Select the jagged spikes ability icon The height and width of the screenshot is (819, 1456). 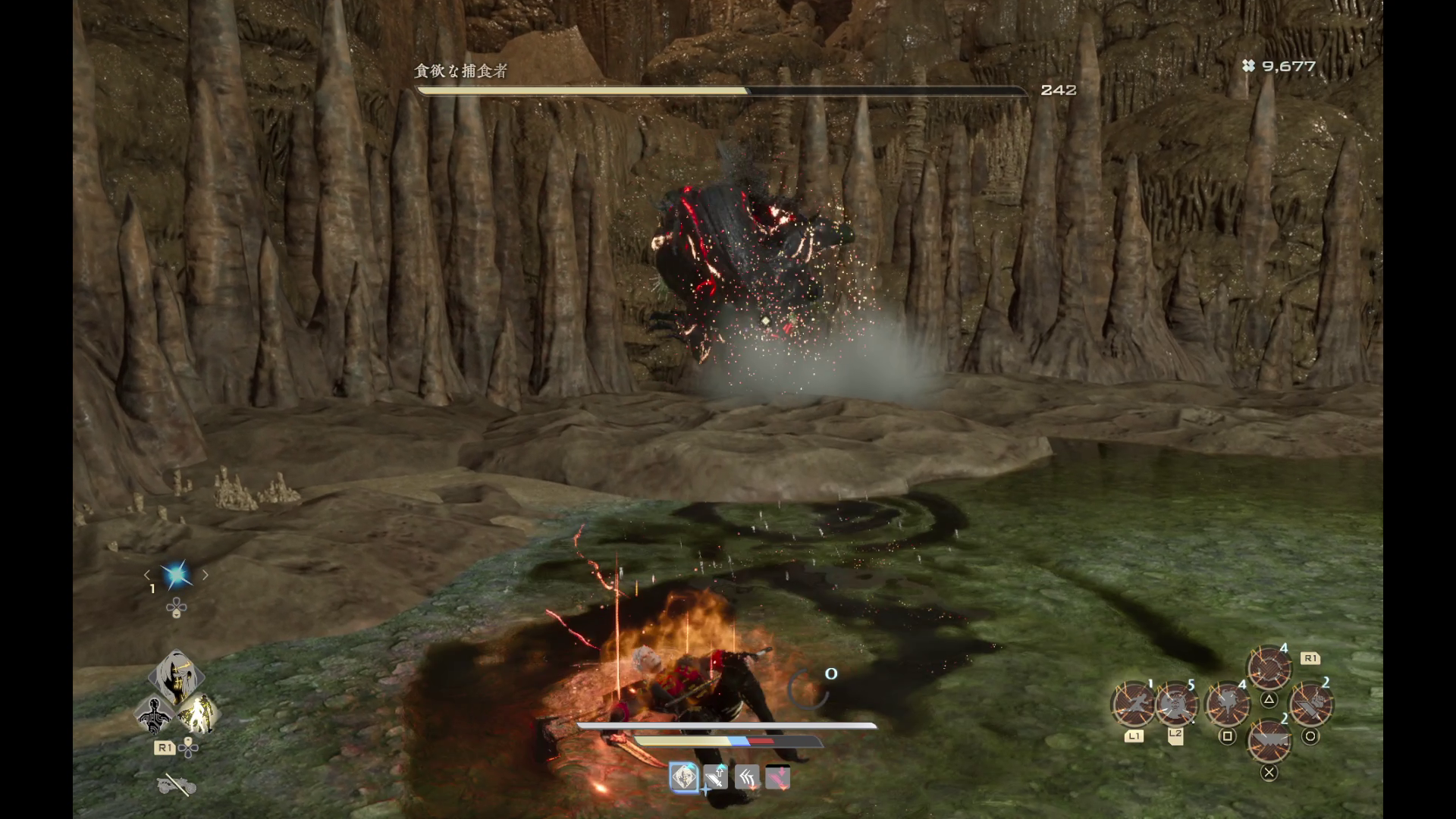1269,740
